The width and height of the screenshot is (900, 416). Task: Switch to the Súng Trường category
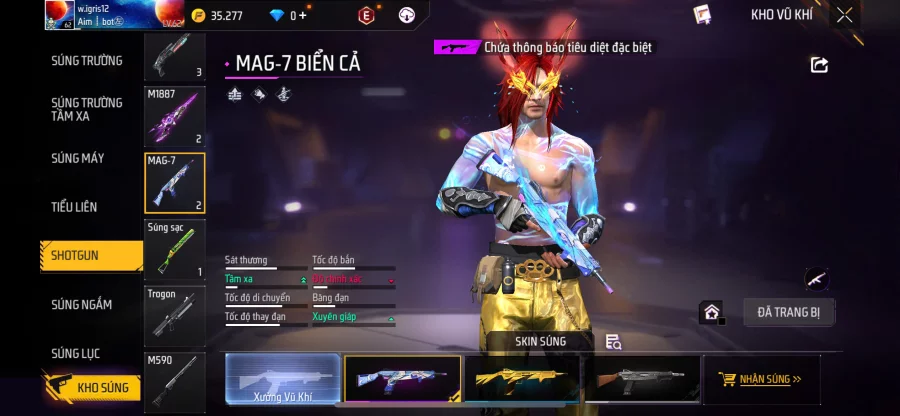coord(87,61)
